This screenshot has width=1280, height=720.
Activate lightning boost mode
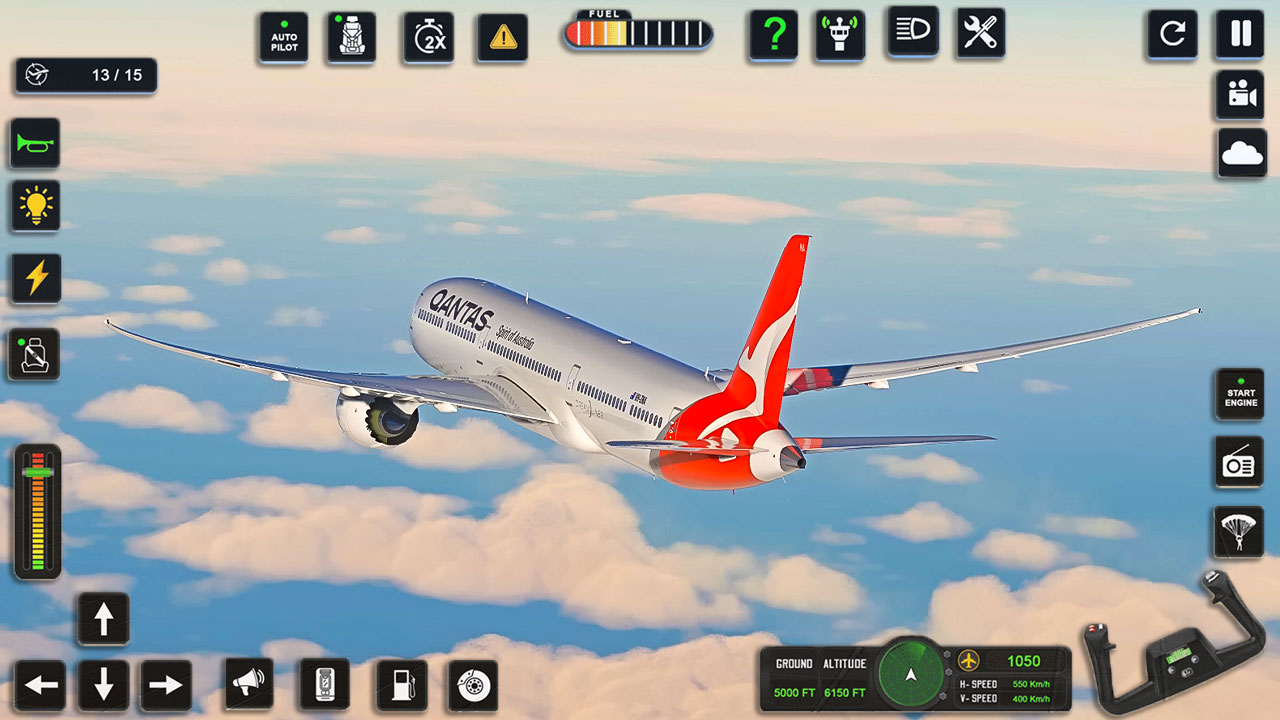click(x=35, y=279)
